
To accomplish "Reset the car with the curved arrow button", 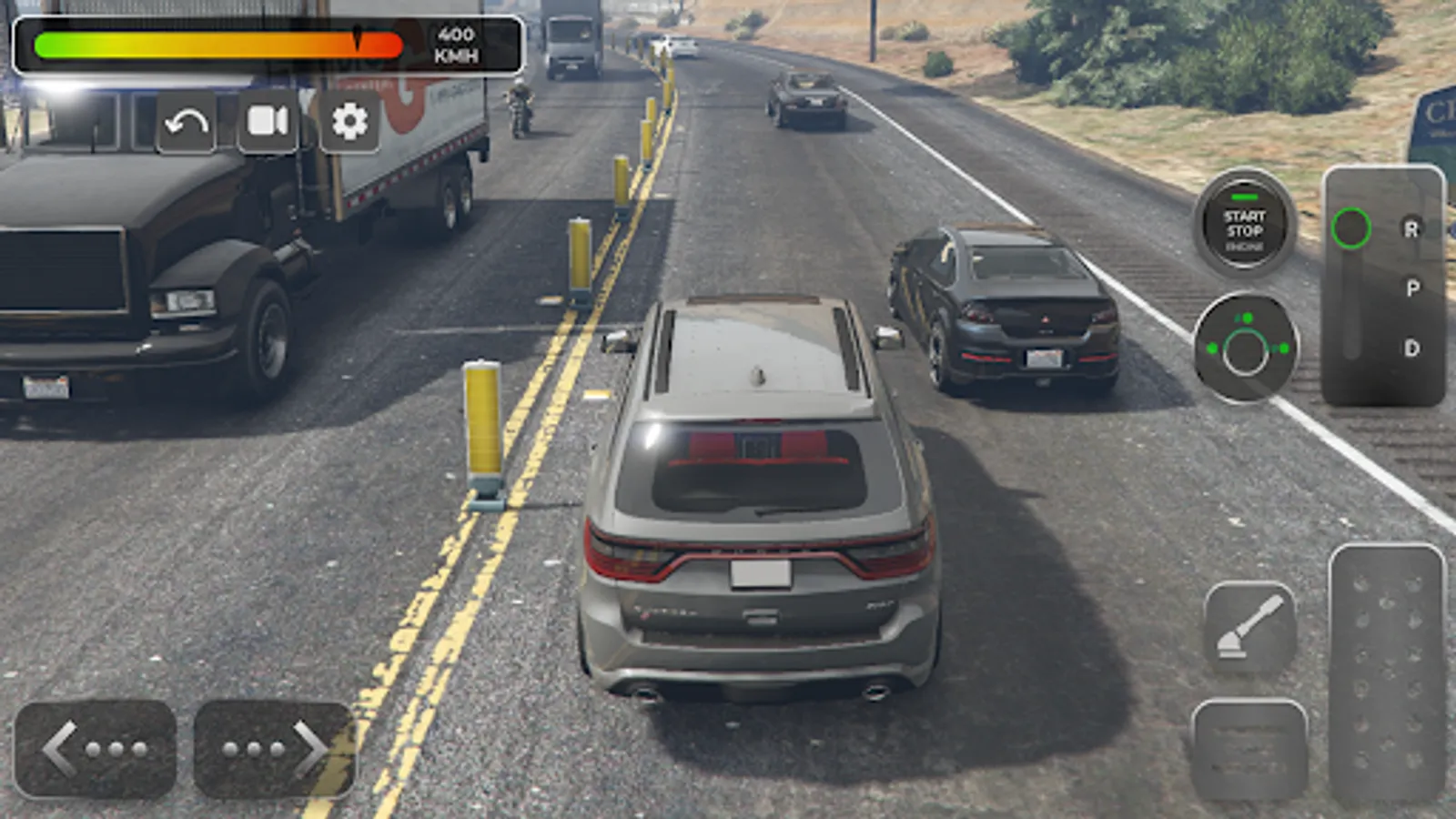I will point(187,121).
